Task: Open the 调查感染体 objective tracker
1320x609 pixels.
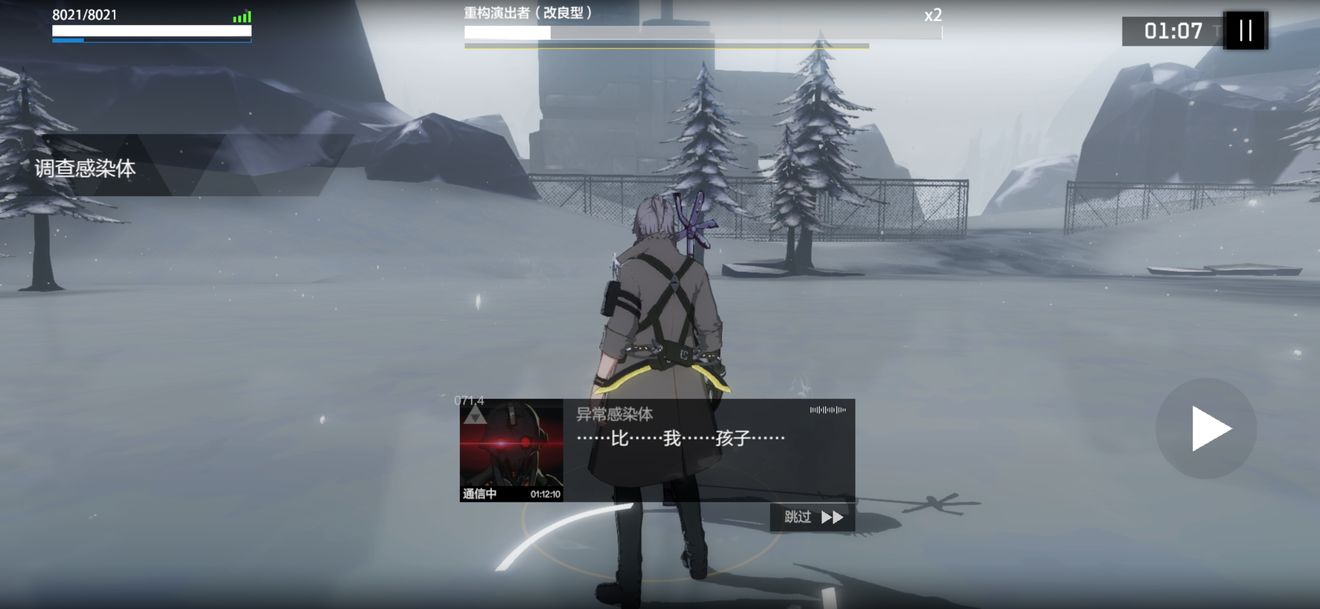Action: 85,168
